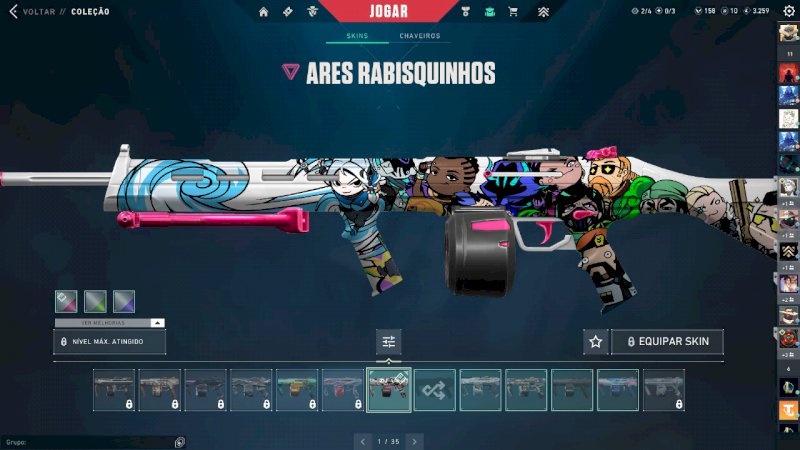This screenshot has width=800, height=450.
Task: Select the Skins tab
Action: point(357,36)
